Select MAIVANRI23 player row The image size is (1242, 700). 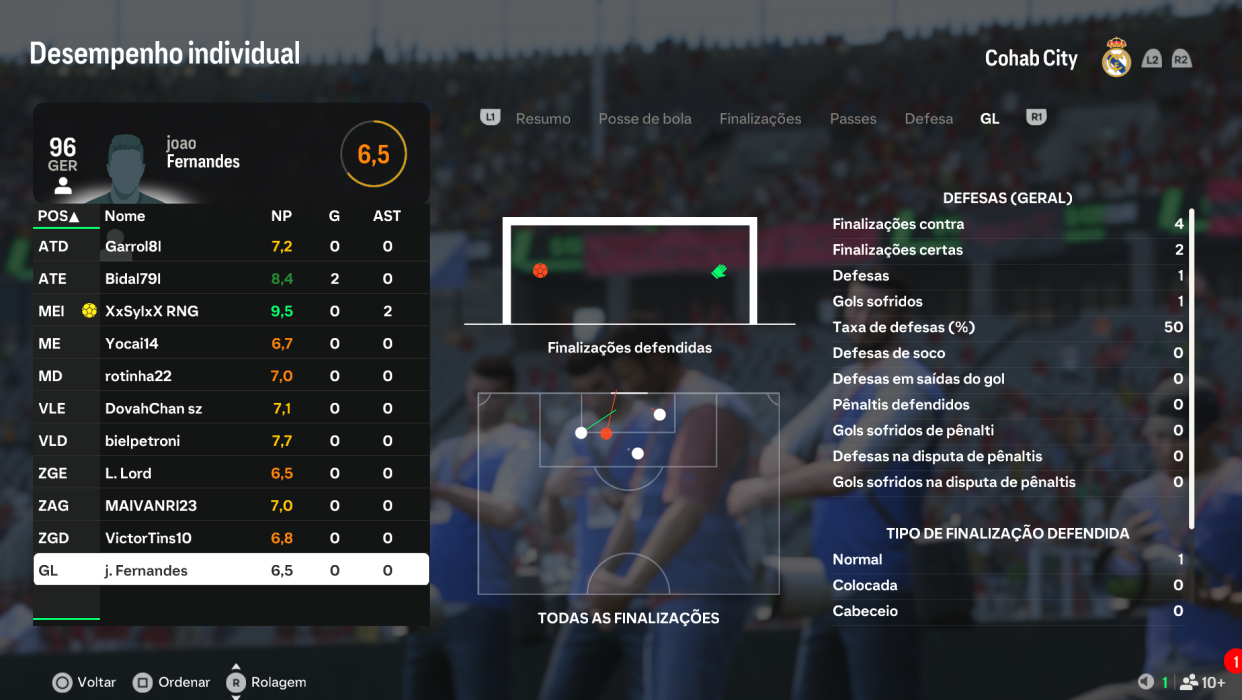click(231, 506)
